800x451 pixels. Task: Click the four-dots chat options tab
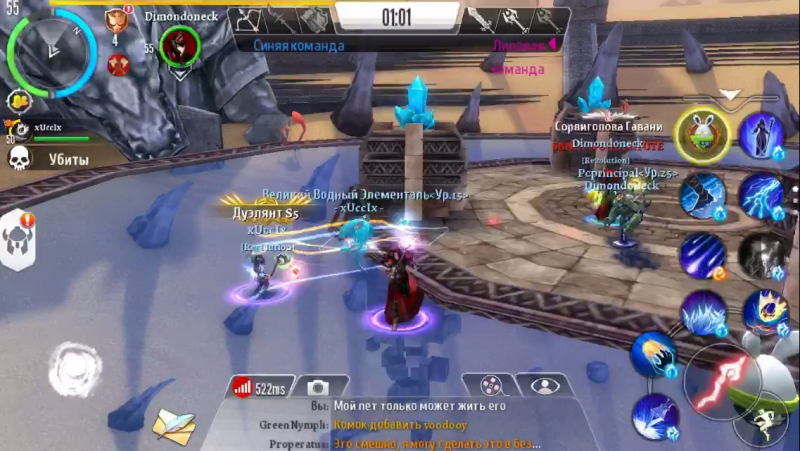[490, 385]
